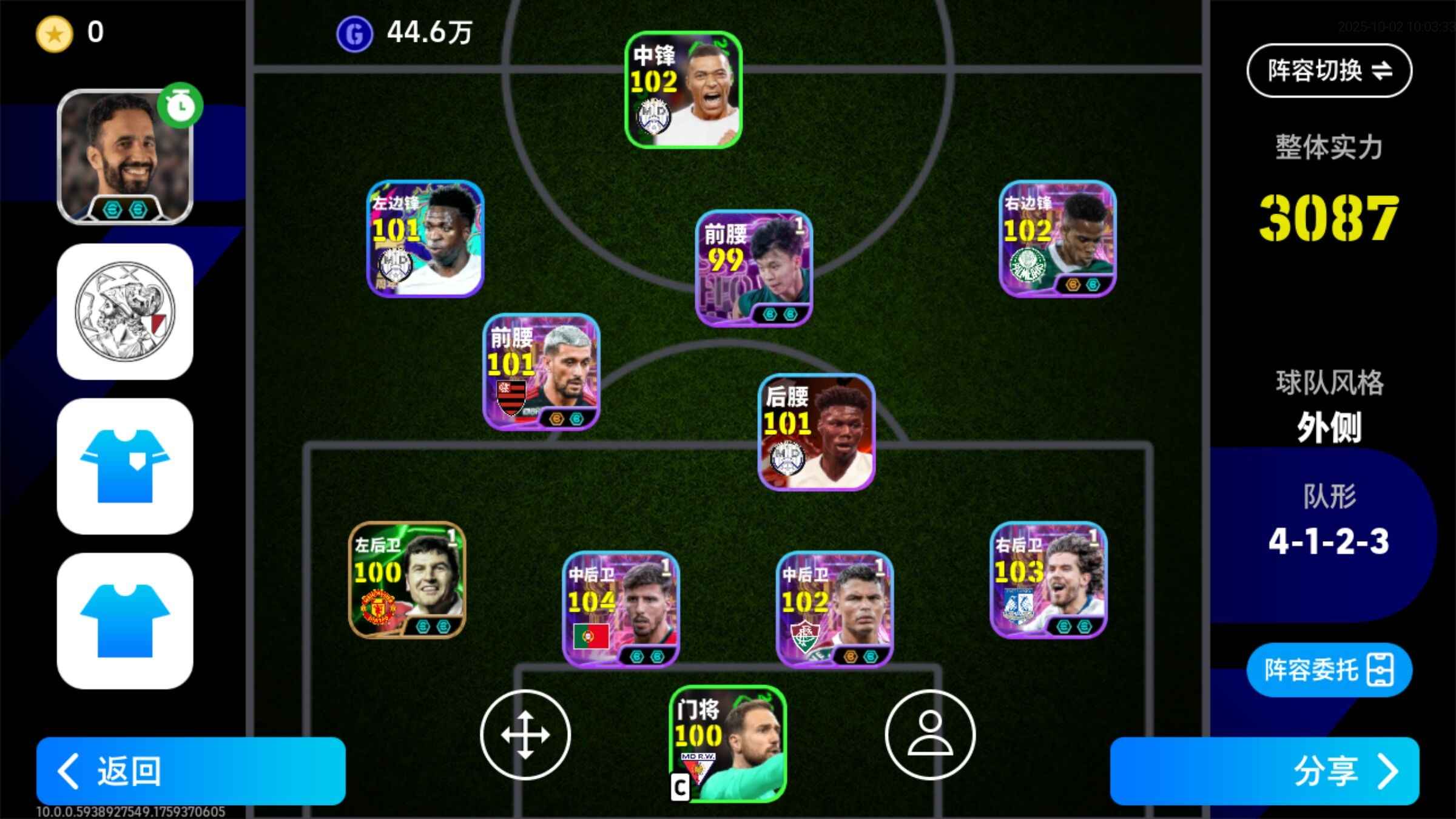Pick the 右后卫 103 defender card
The width and height of the screenshot is (1456, 819).
point(1048,580)
